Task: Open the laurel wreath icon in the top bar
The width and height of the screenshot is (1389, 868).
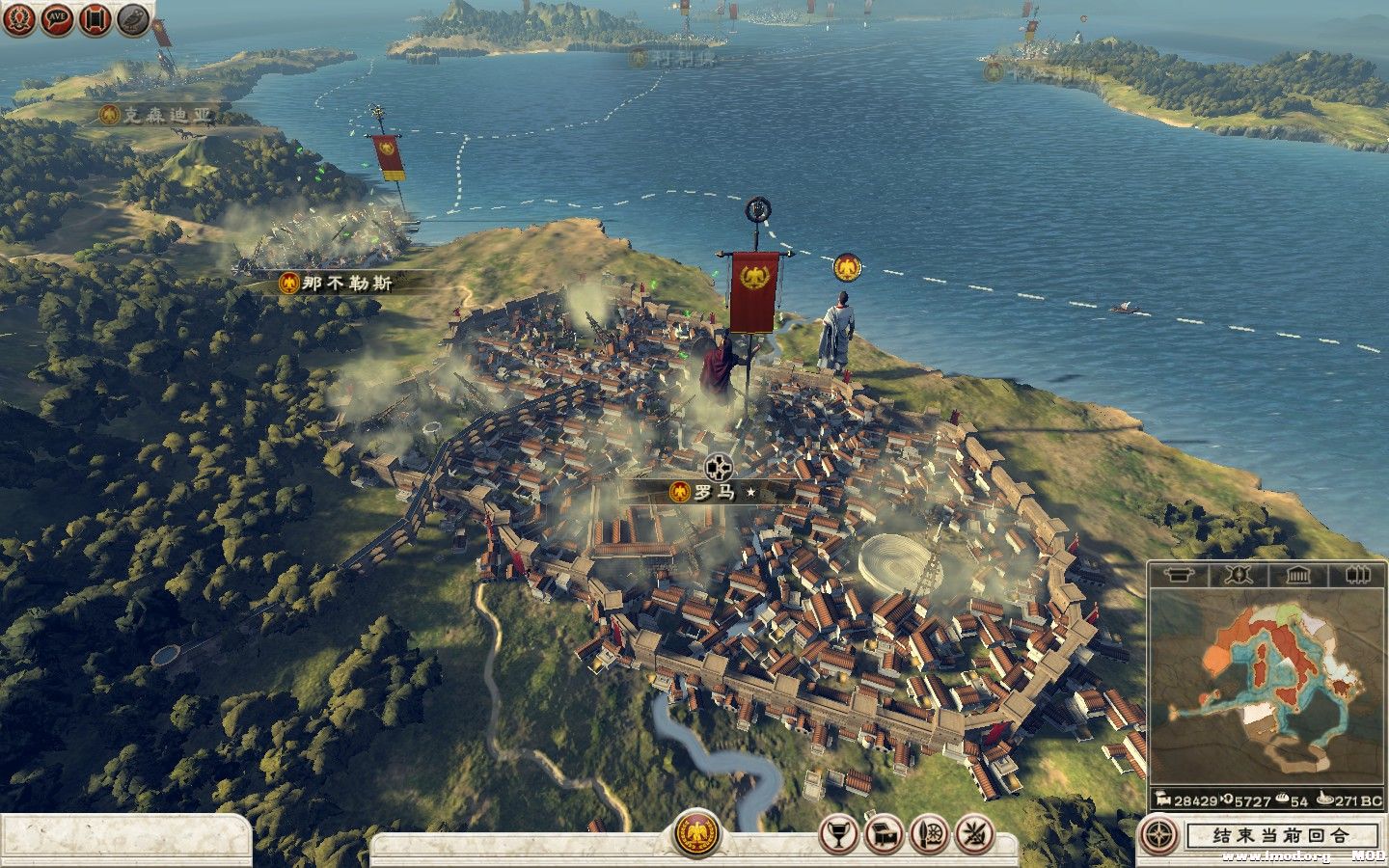Action: click(x=18, y=19)
